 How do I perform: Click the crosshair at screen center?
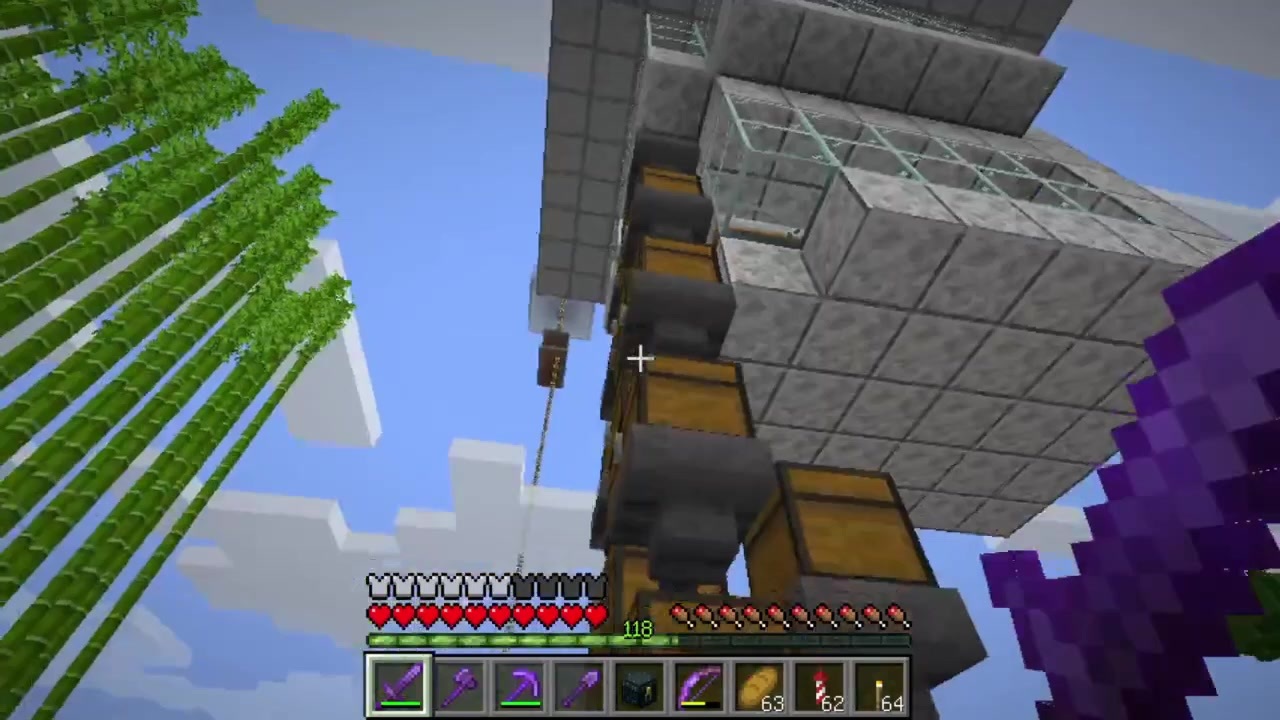(640, 358)
